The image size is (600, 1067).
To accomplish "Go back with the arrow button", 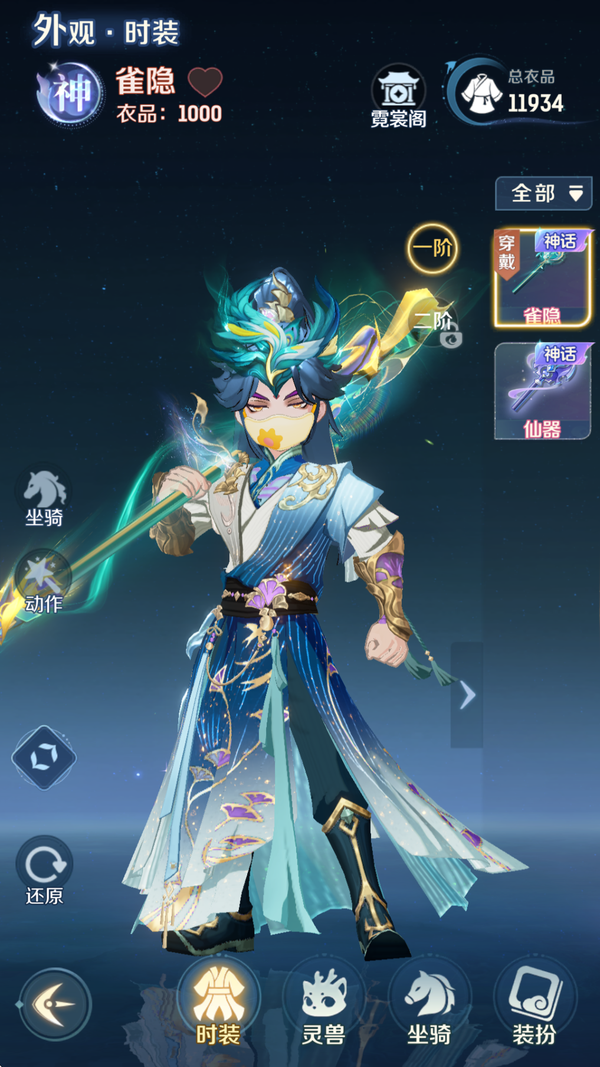I will [54, 1004].
